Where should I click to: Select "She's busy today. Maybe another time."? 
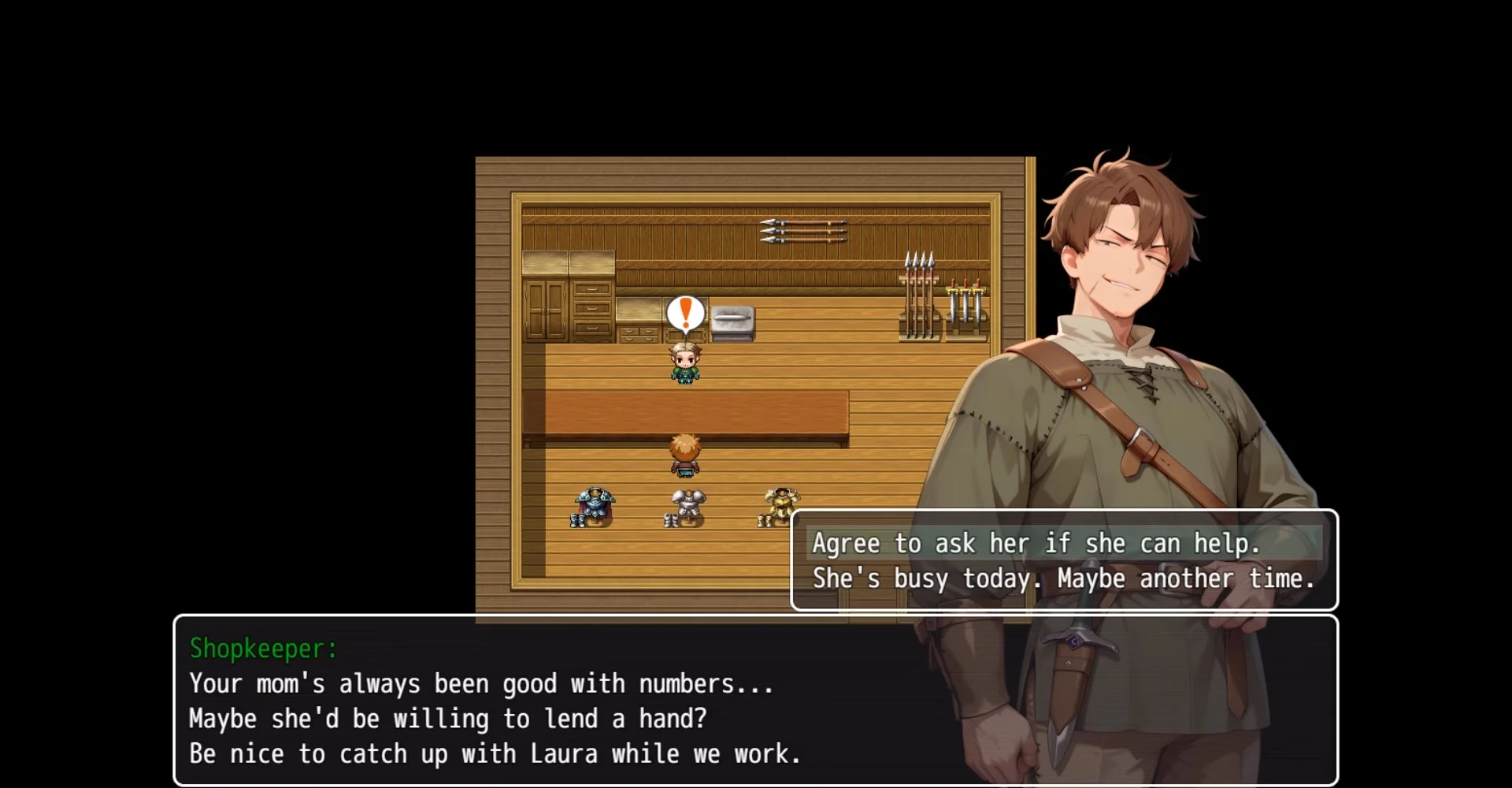click(1063, 578)
